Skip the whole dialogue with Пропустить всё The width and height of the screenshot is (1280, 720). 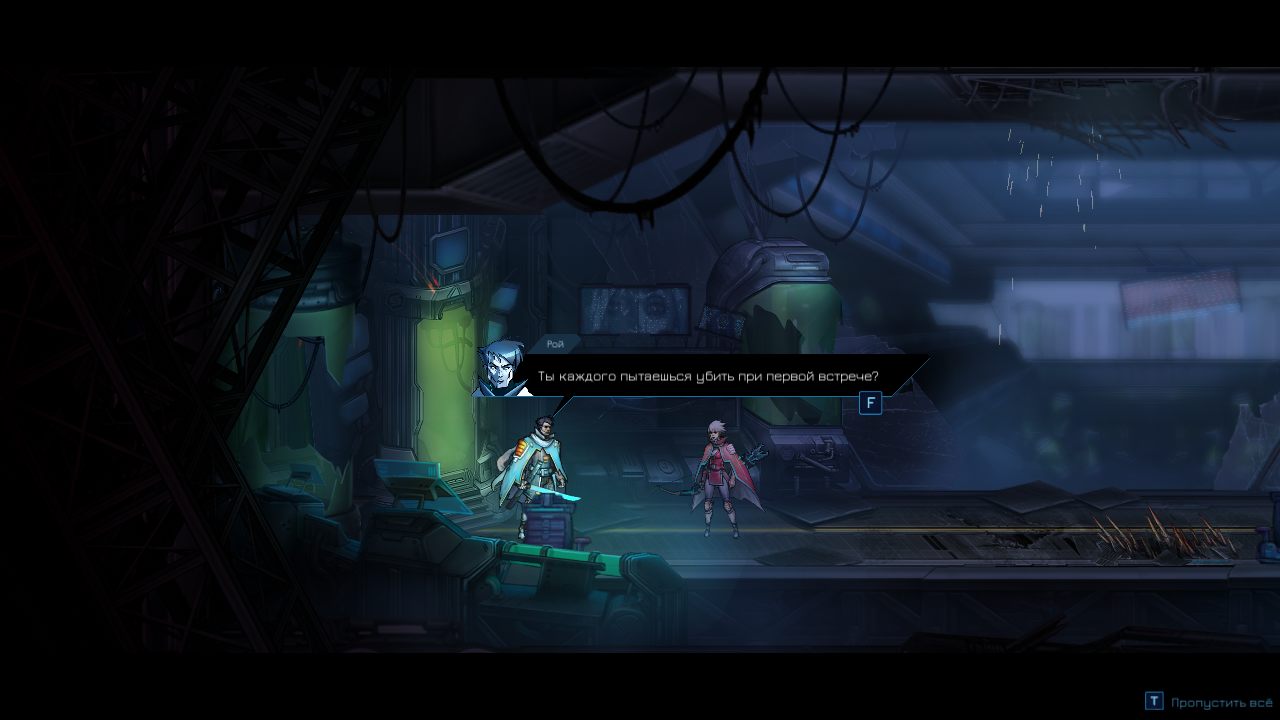pyautogui.click(x=1208, y=702)
